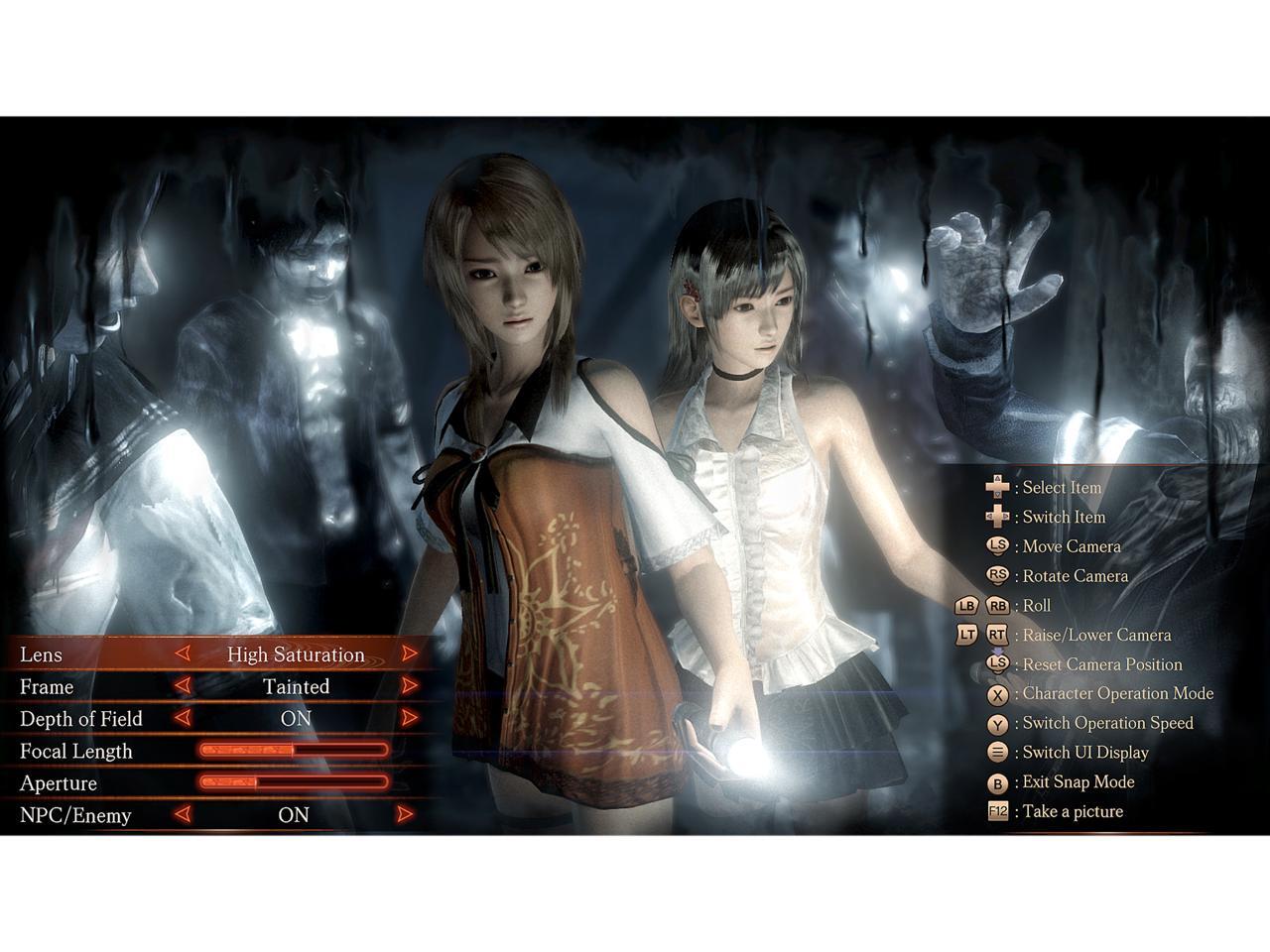Click the right arrow beside High Saturation
Image resolution: width=1270 pixels, height=952 pixels.
[409, 654]
